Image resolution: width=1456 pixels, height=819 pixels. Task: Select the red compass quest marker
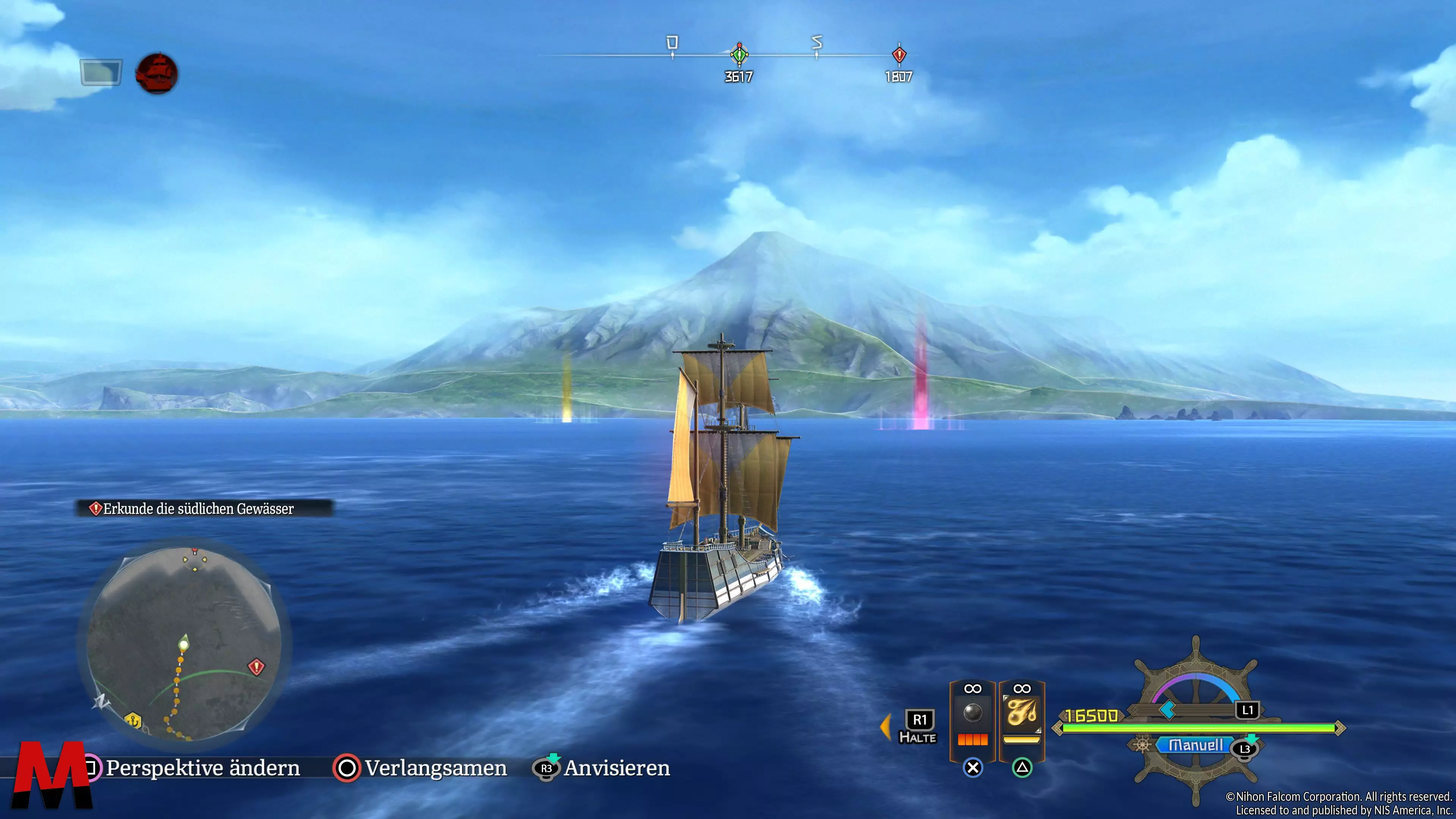899,55
